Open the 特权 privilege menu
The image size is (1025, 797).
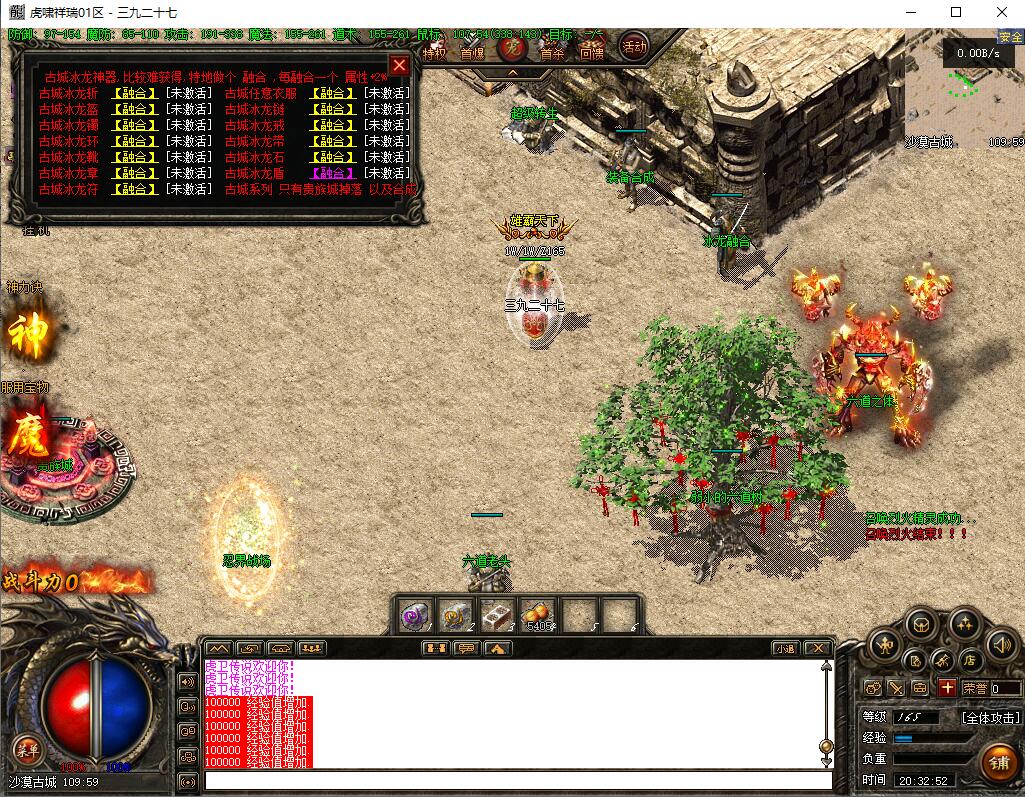click(434, 53)
